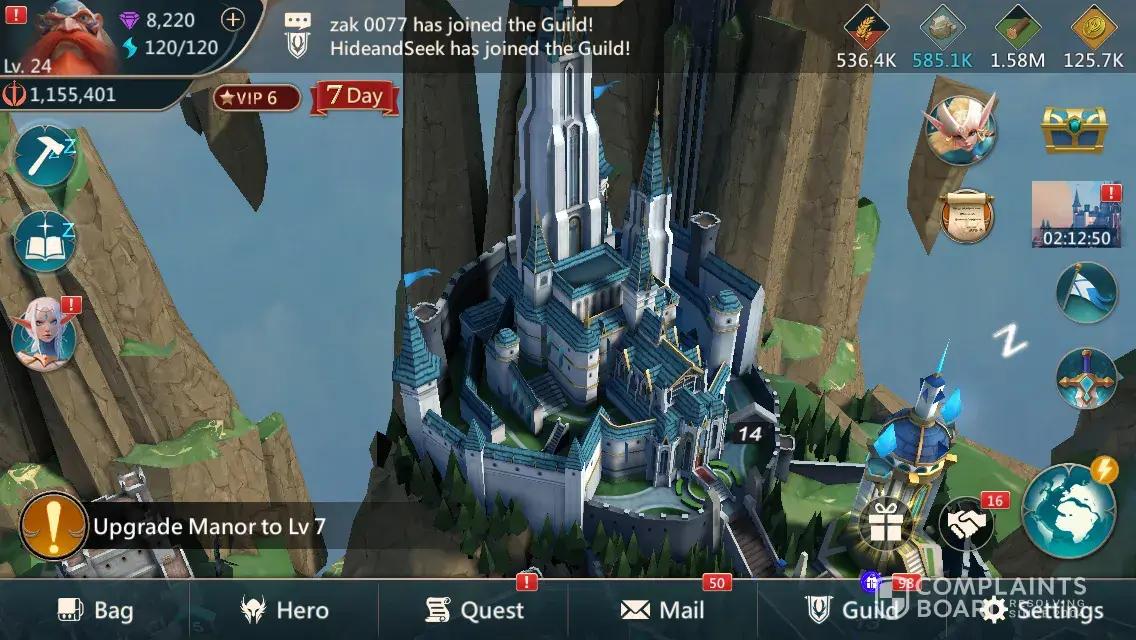This screenshot has width=1136, height=640.
Task: Select the idle hammer construction icon
Action: tap(45, 157)
